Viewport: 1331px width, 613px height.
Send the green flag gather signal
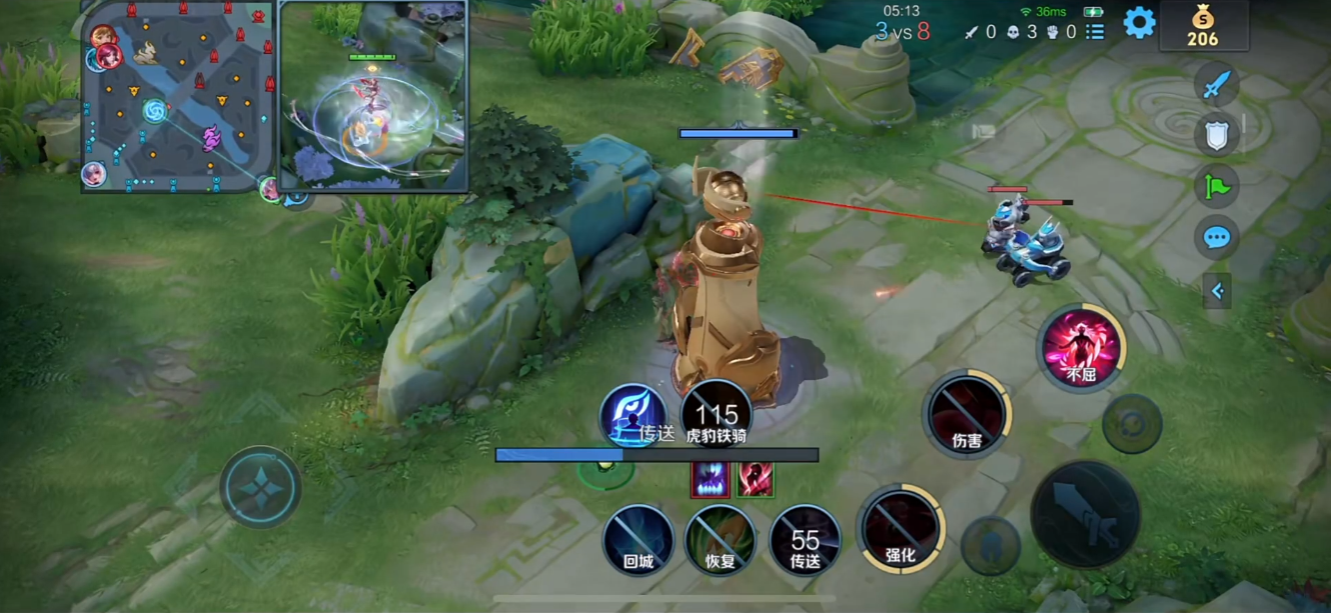(1216, 186)
